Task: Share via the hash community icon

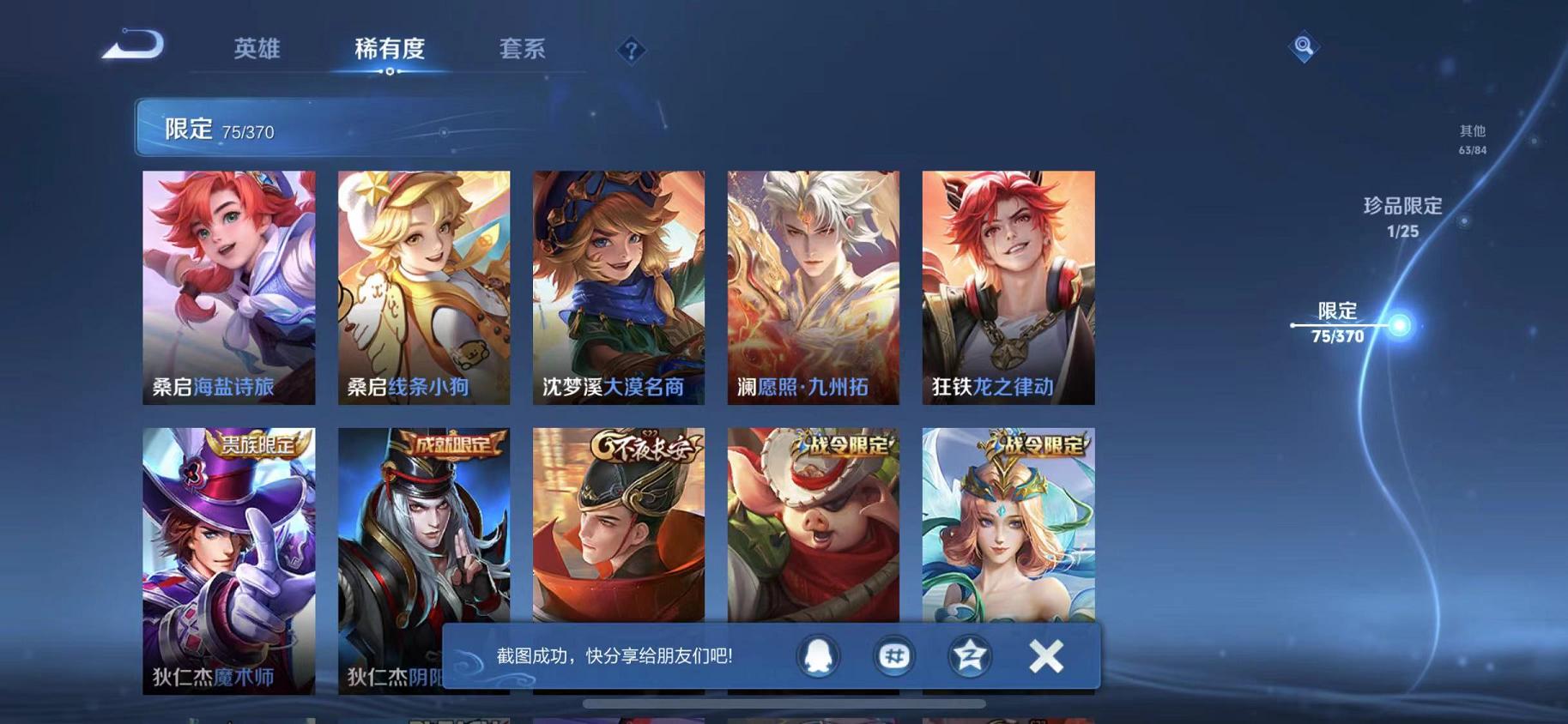Action: pyautogui.click(x=894, y=656)
